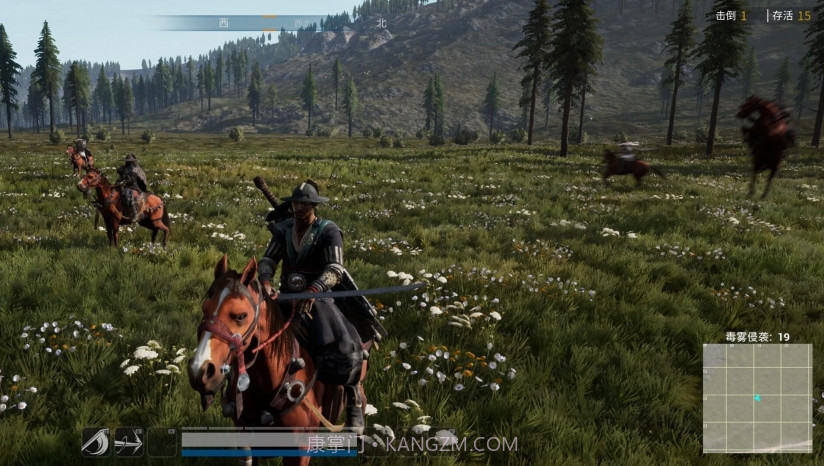
Task: Open the grid minimap
Action: (x=757, y=398)
